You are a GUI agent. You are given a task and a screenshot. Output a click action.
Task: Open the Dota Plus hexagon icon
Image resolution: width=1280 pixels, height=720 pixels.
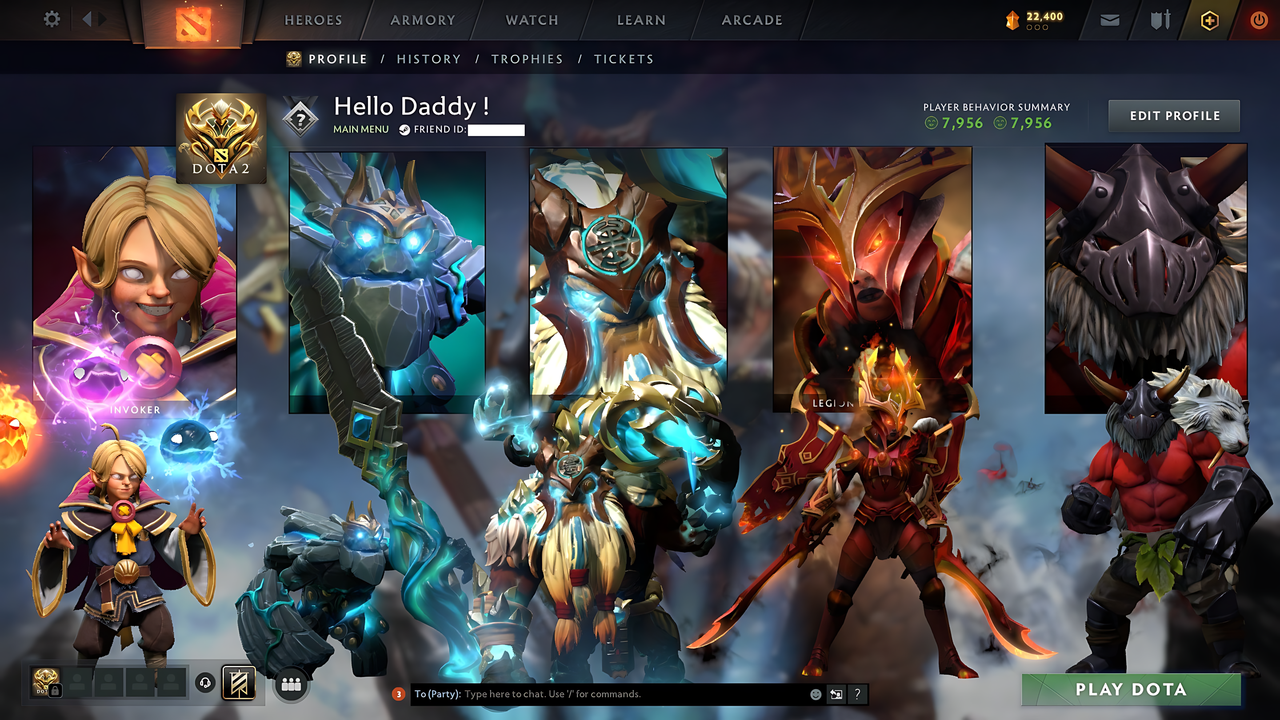pos(1210,19)
